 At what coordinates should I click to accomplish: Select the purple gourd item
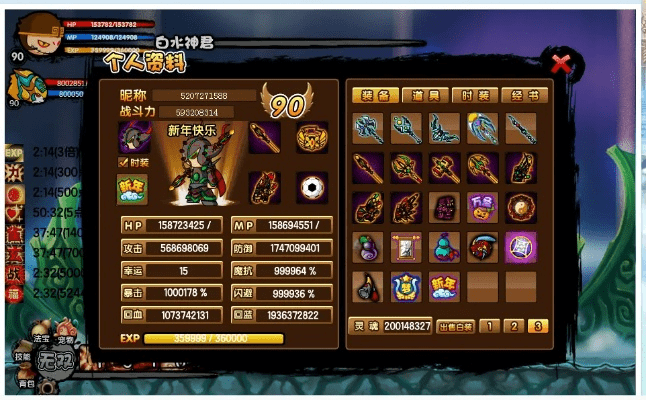[x=367, y=247]
